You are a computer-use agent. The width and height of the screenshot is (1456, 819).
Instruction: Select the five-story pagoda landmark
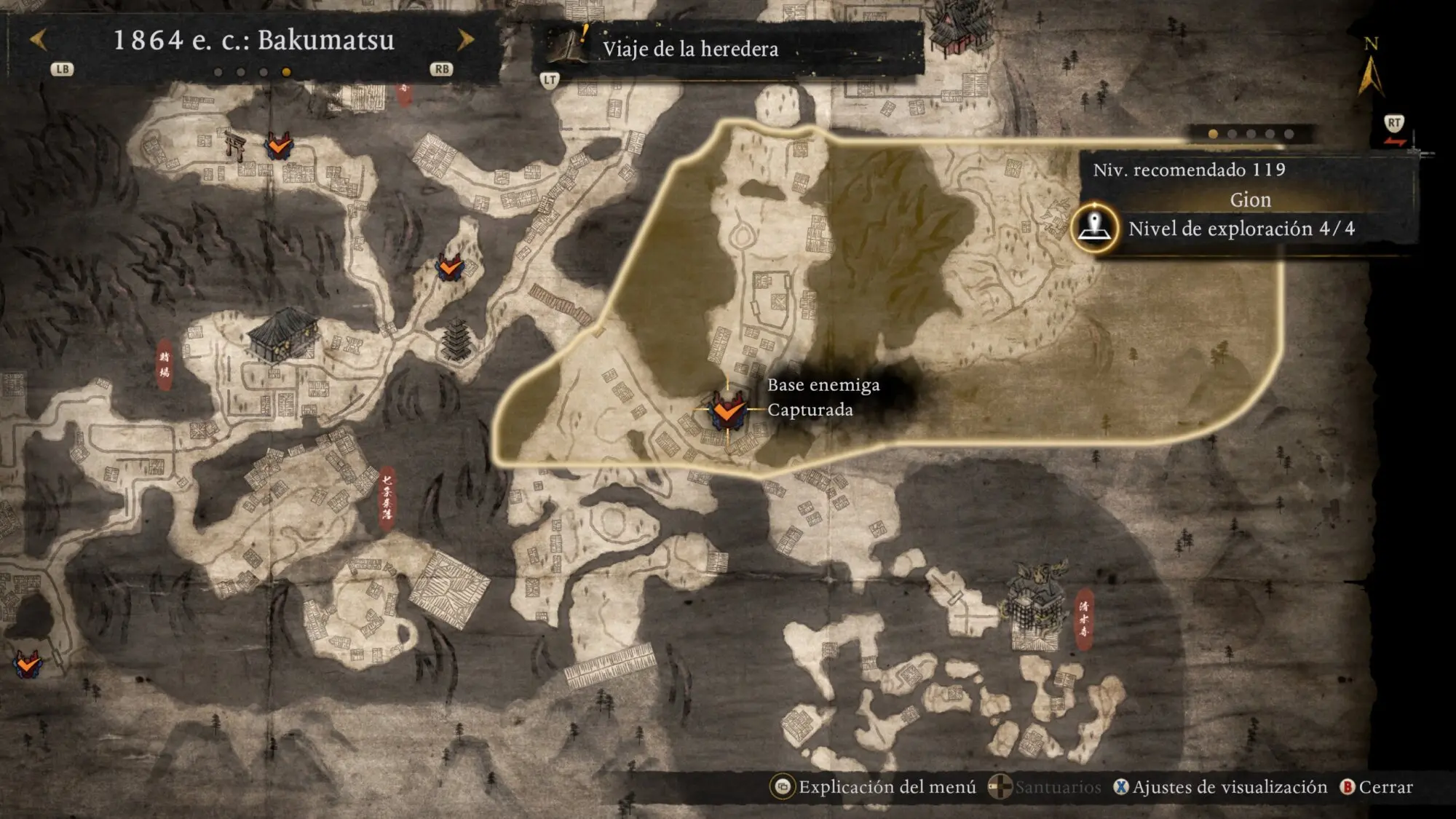(456, 340)
